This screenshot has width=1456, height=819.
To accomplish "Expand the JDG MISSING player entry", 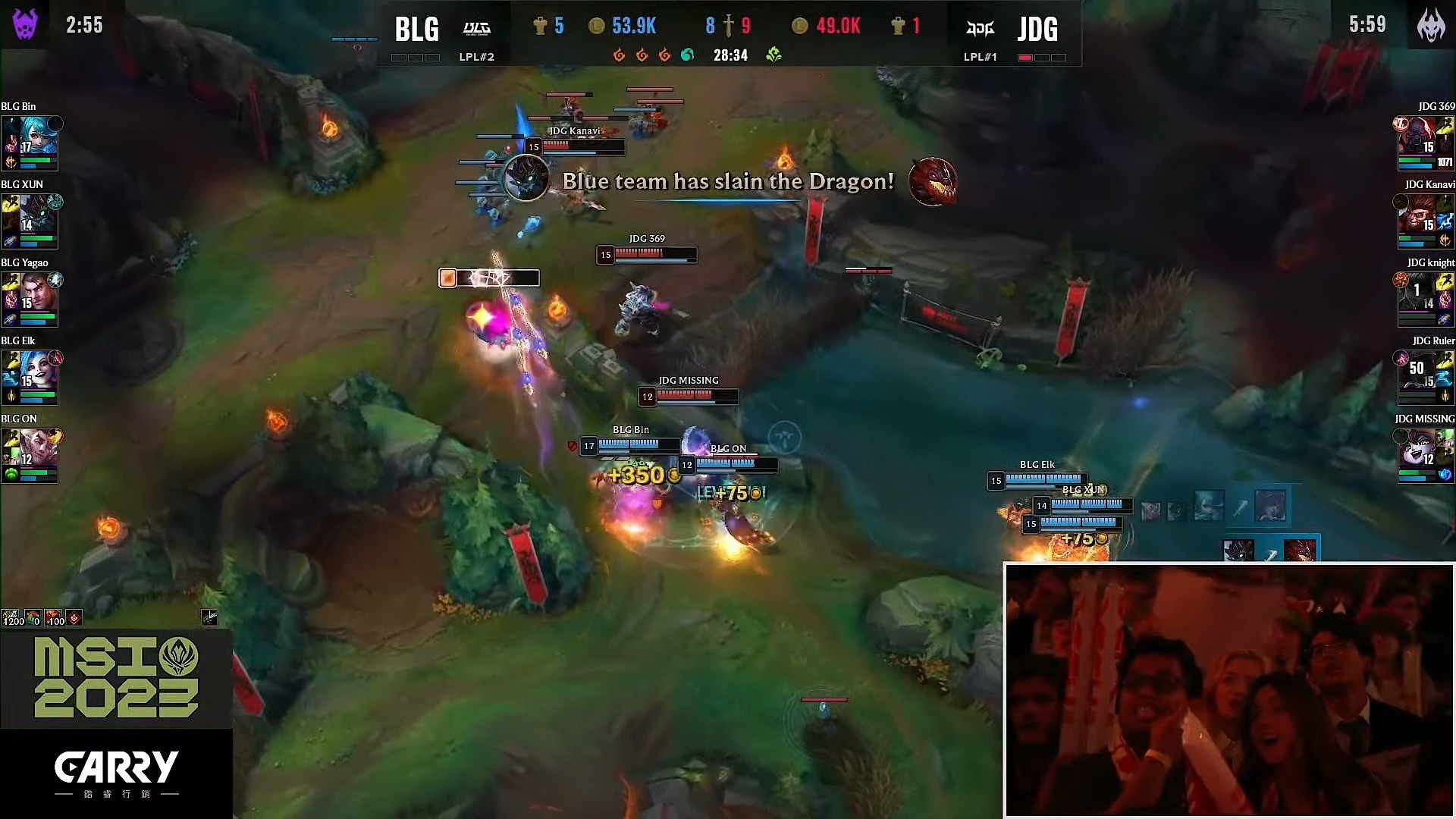I will tap(1424, 455).
